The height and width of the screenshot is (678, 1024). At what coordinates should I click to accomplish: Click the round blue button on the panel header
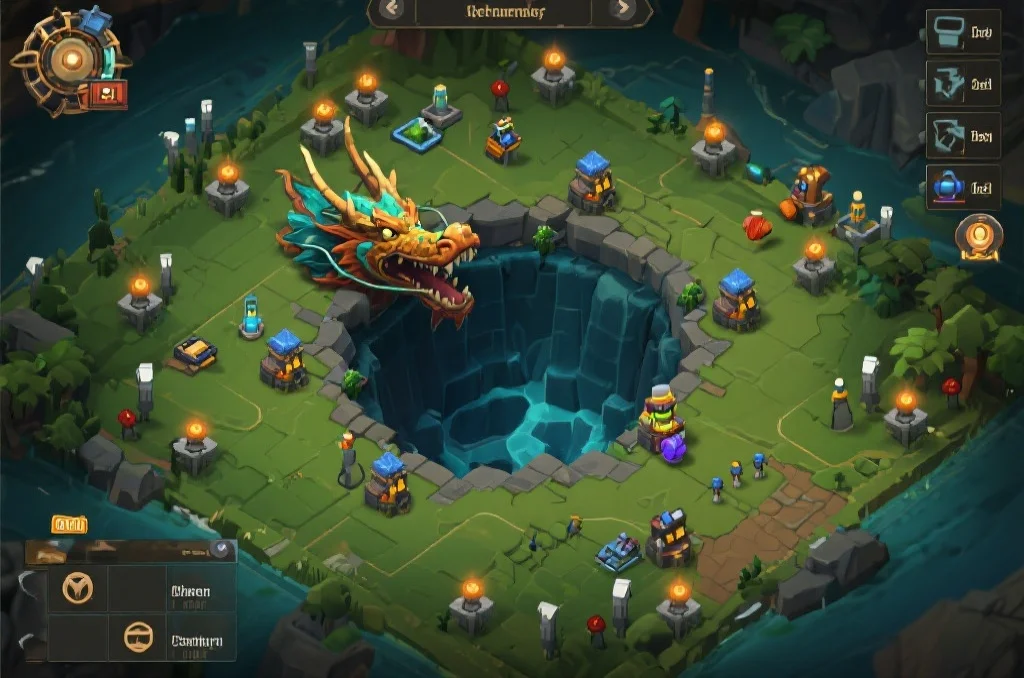220,550
